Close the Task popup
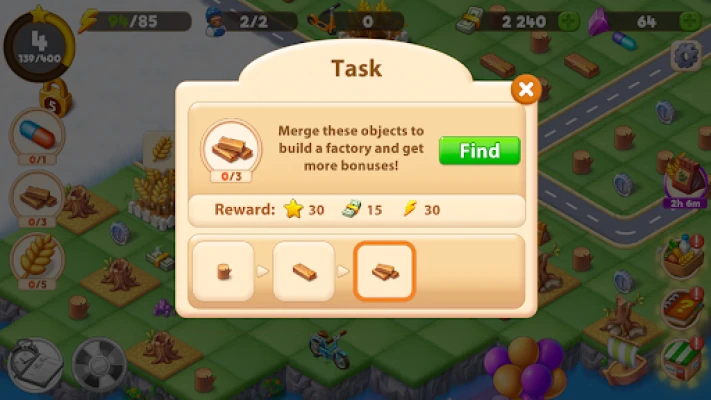 pyautogui.click(x=526, y=91)
